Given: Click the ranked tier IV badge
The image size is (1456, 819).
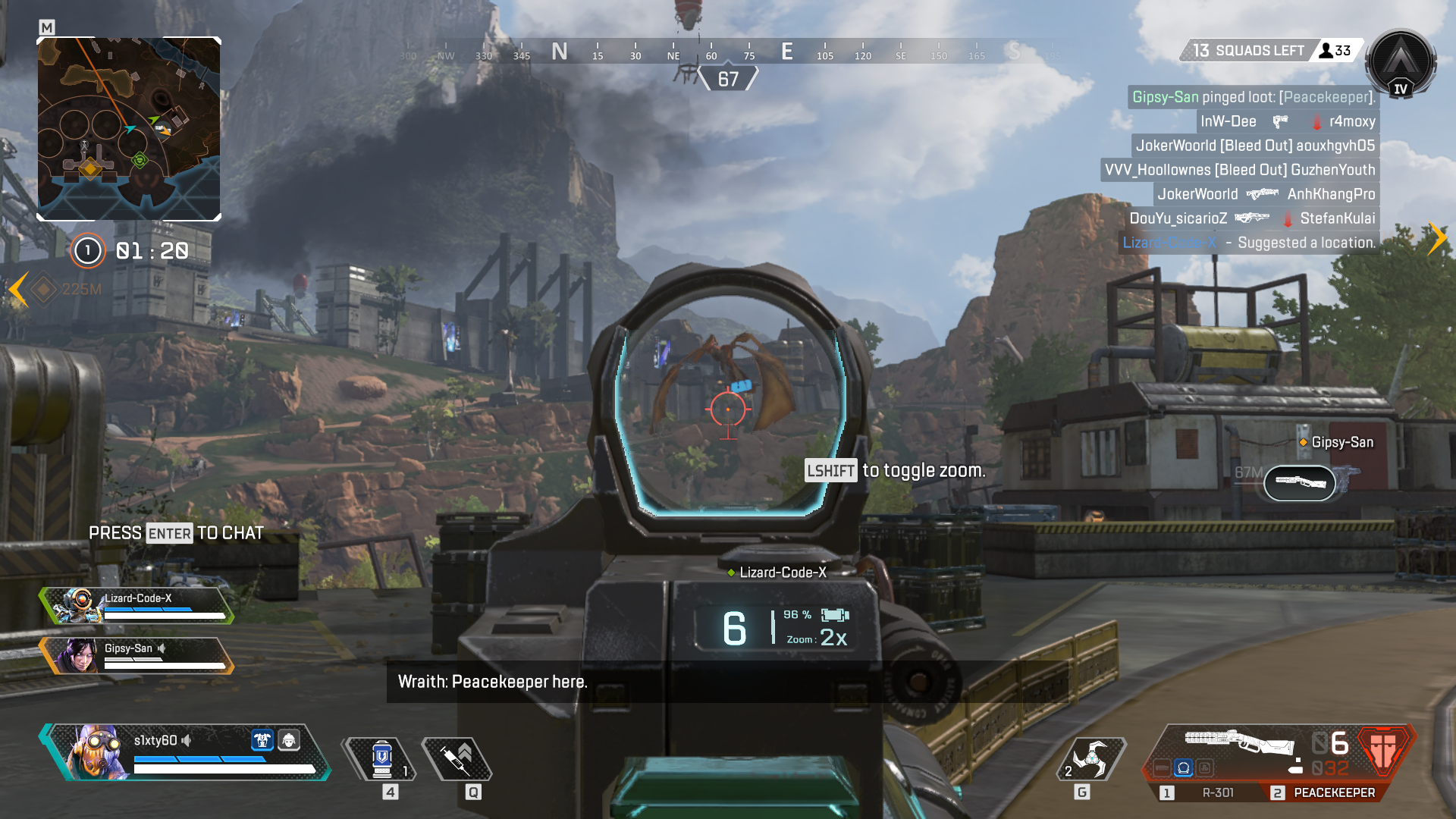Looking at the screenshot, I should [x=1400, y=64].
